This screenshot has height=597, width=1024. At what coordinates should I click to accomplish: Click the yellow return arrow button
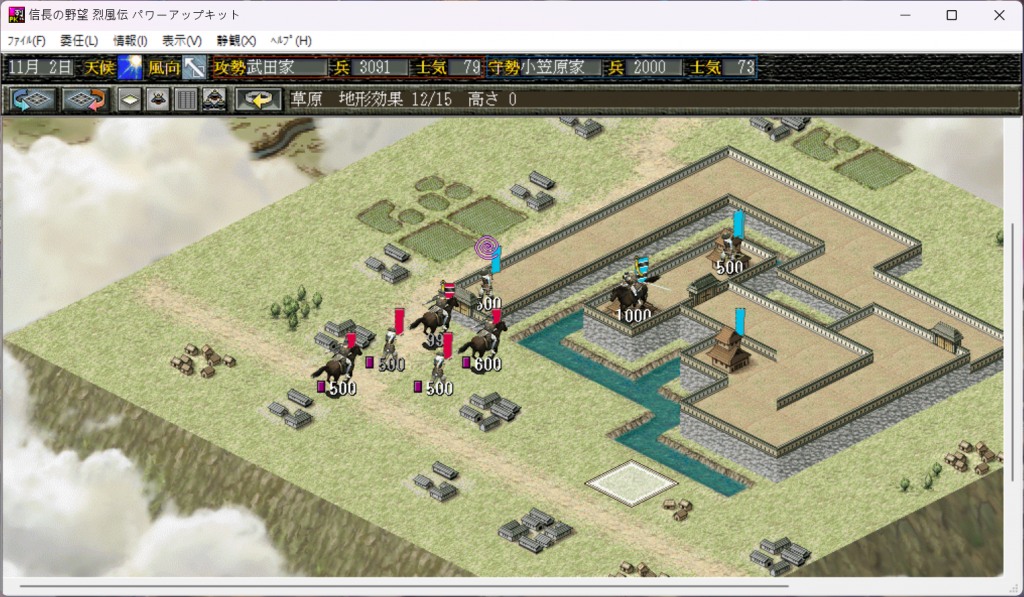pos(258,99)
